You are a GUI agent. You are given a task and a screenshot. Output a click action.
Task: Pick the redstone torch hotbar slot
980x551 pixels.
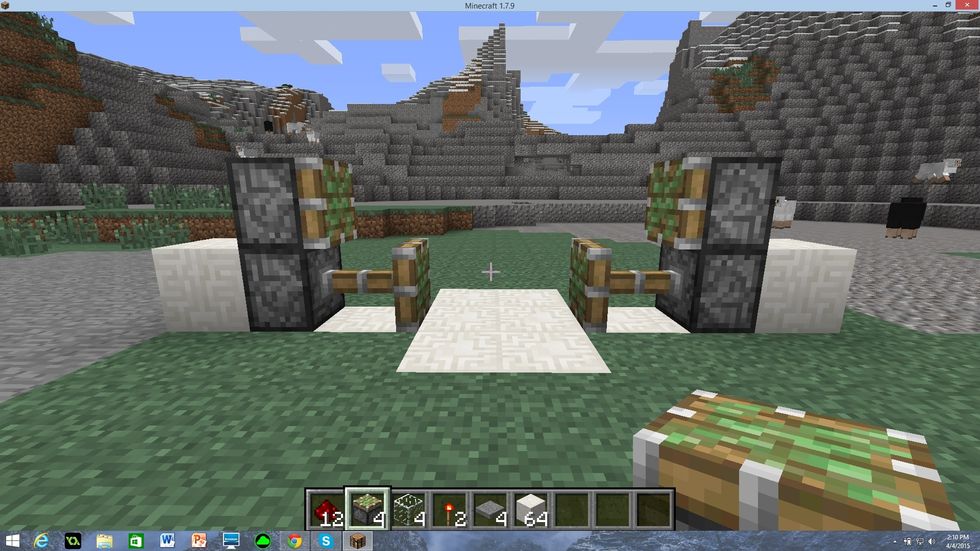[449, 507]
